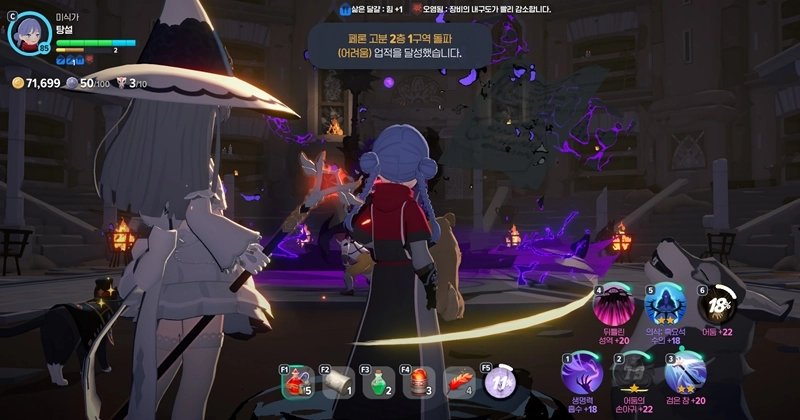This screenshot has width=800, height=420.
Task: Open the character portrait in the corner
Action: pos(29,32)
